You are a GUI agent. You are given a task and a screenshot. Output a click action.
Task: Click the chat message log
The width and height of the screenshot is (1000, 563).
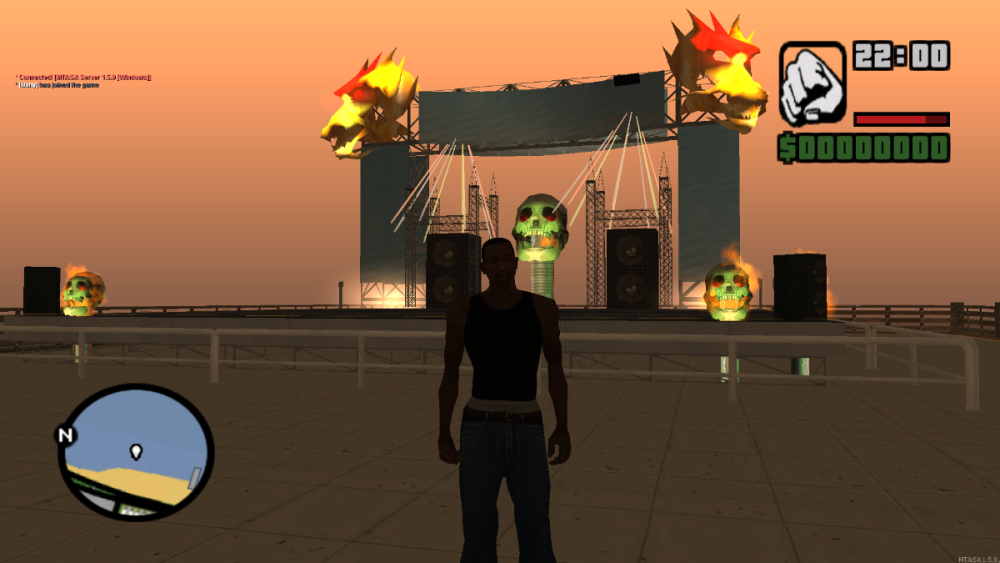[x=84, y=81]
